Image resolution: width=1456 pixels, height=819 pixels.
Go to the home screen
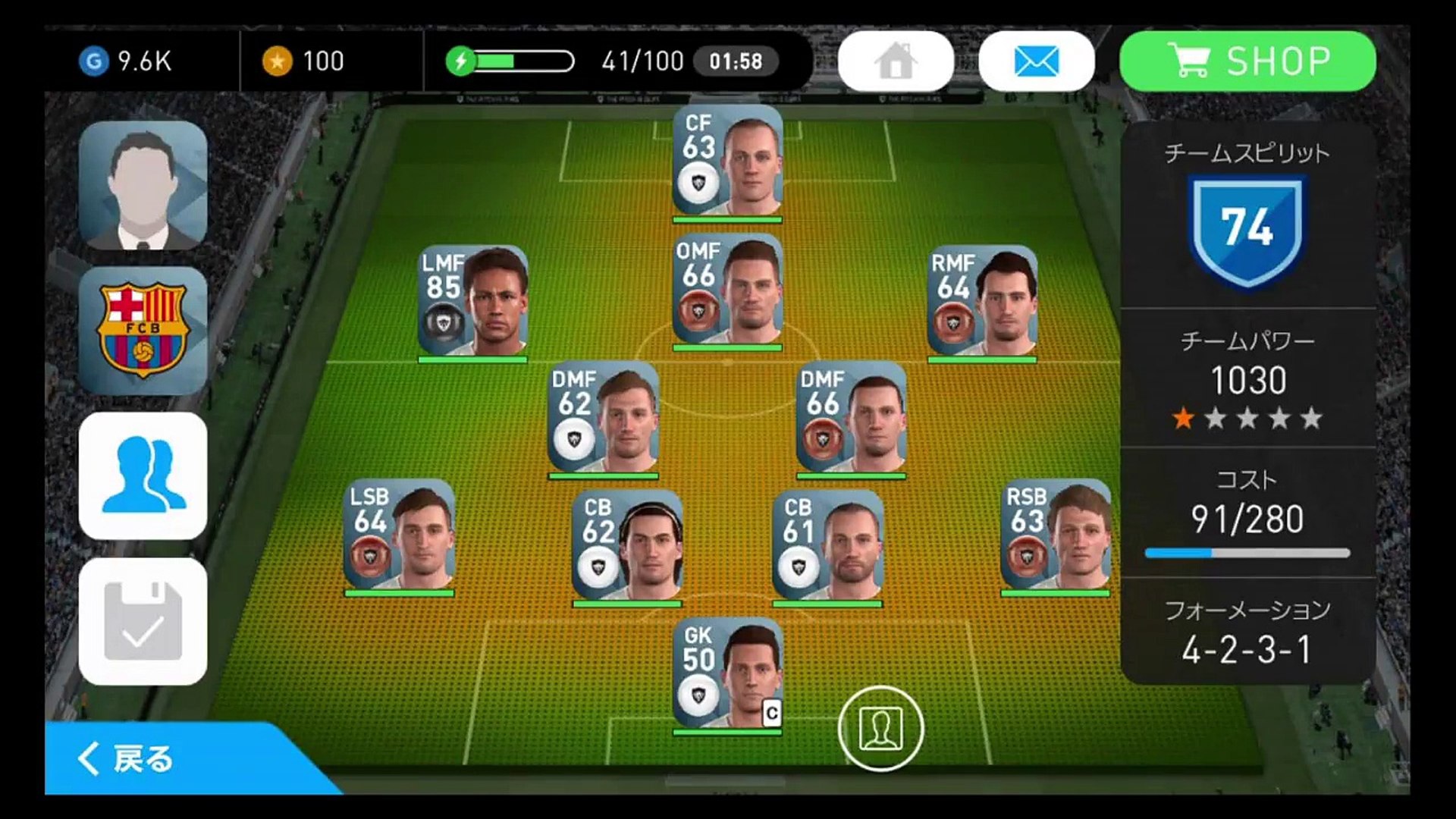(896, 61)
